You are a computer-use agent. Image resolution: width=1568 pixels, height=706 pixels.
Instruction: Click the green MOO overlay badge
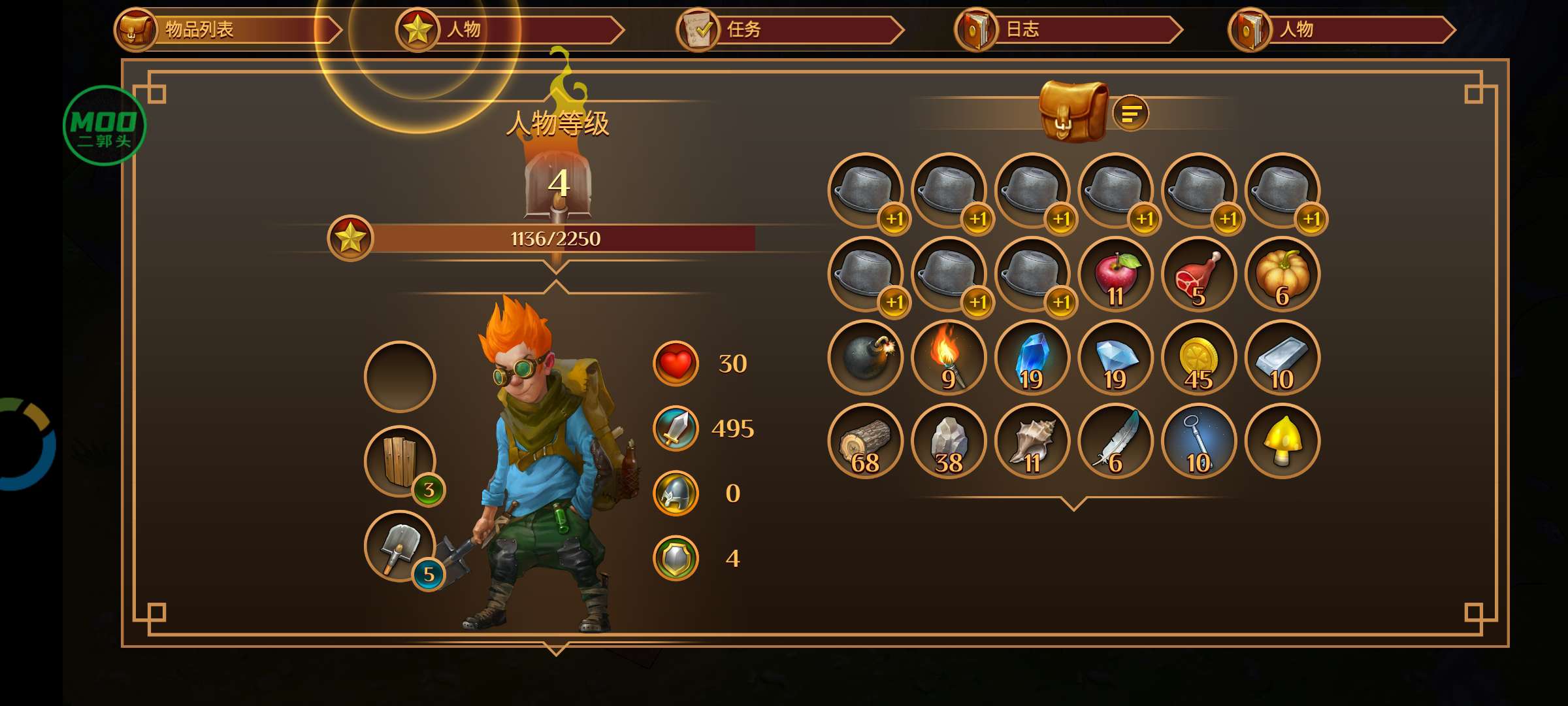click(105, 126)
